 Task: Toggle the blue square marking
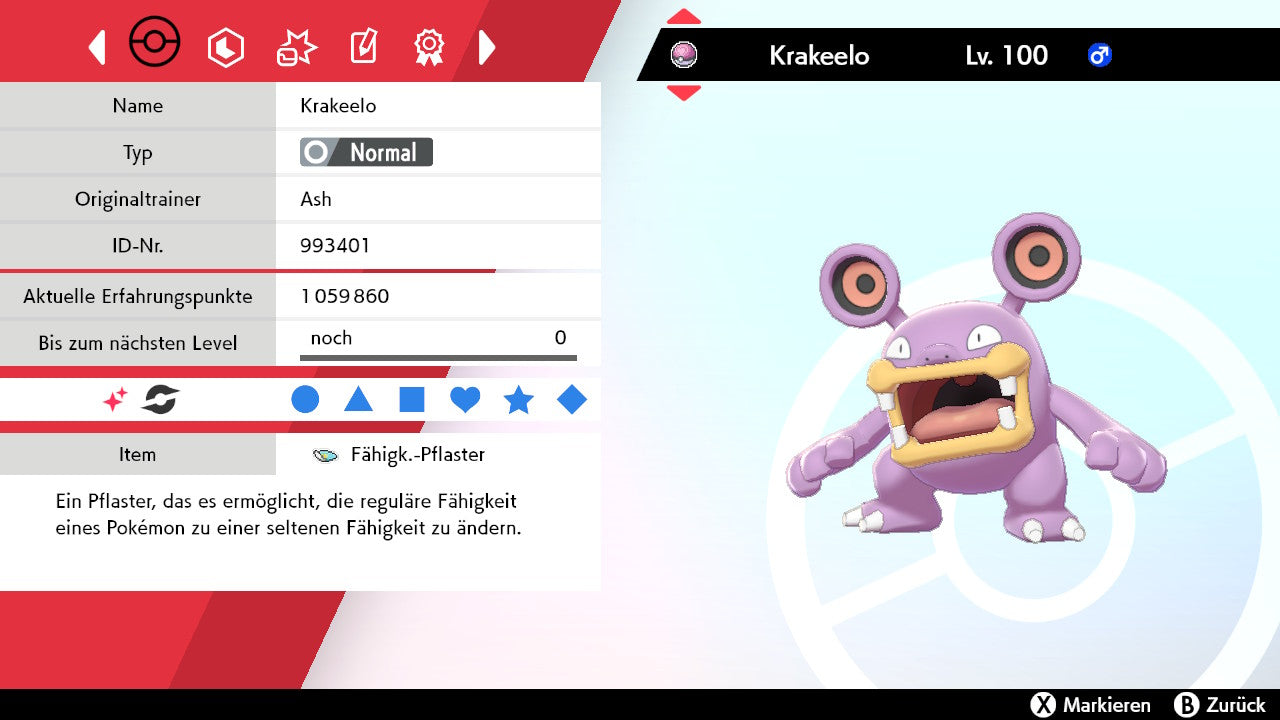tap(412, 400)
